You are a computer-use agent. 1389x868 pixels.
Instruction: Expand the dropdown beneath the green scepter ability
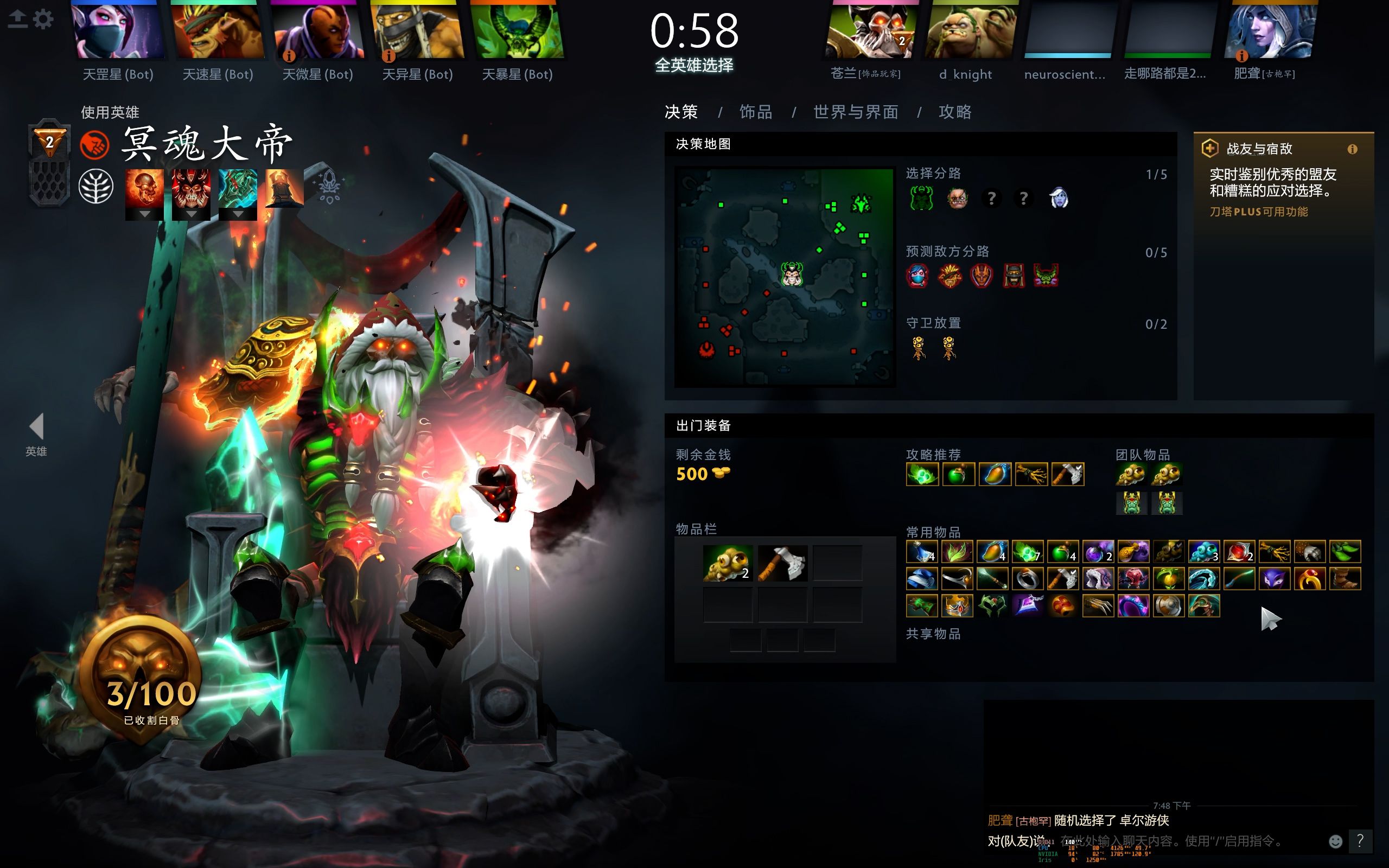(238, 215)
